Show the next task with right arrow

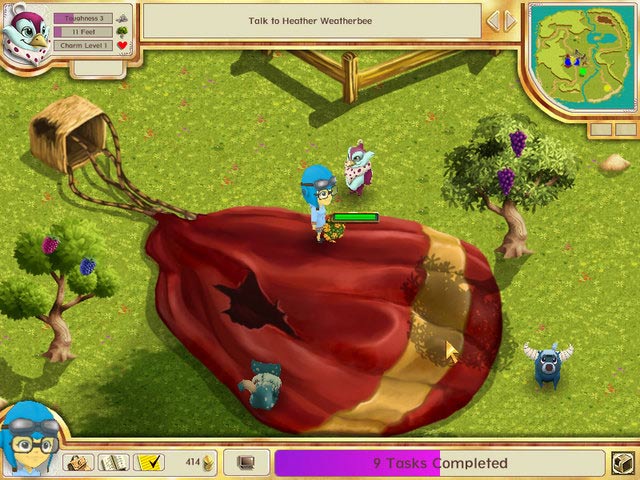tap(510, 21)
